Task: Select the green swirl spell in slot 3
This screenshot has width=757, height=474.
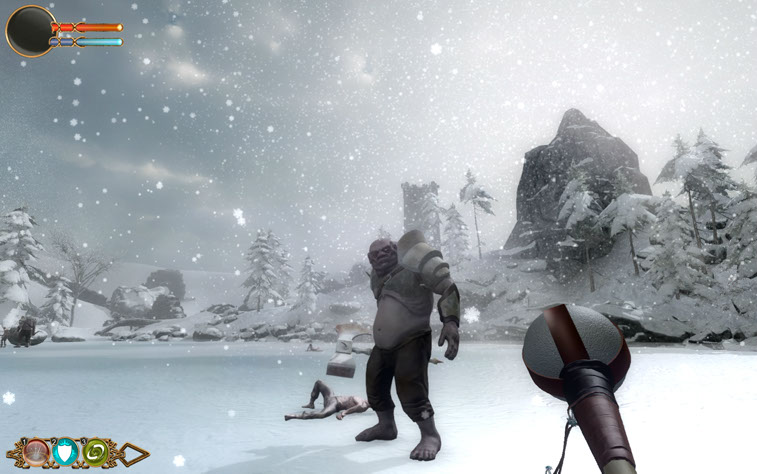Action: coord(97,453)
